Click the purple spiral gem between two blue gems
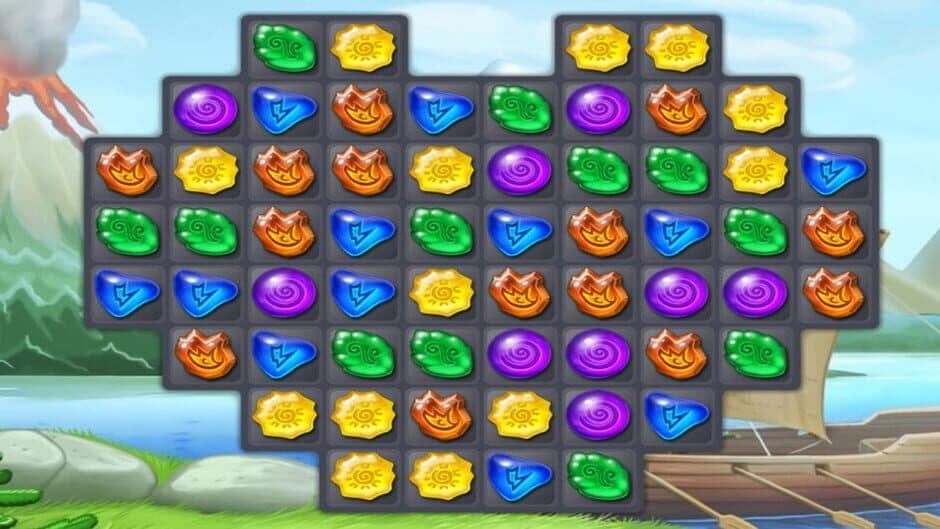Image resolution: width=940 pixels, height=529 pixels. click(x=284, y=292)
